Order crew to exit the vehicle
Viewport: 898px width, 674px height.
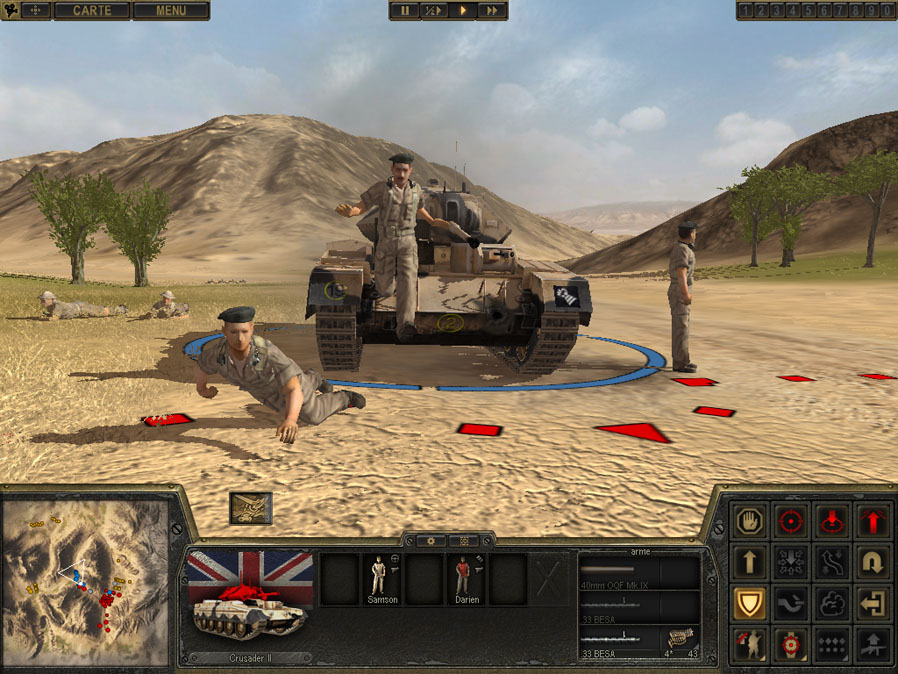[873, 603]
